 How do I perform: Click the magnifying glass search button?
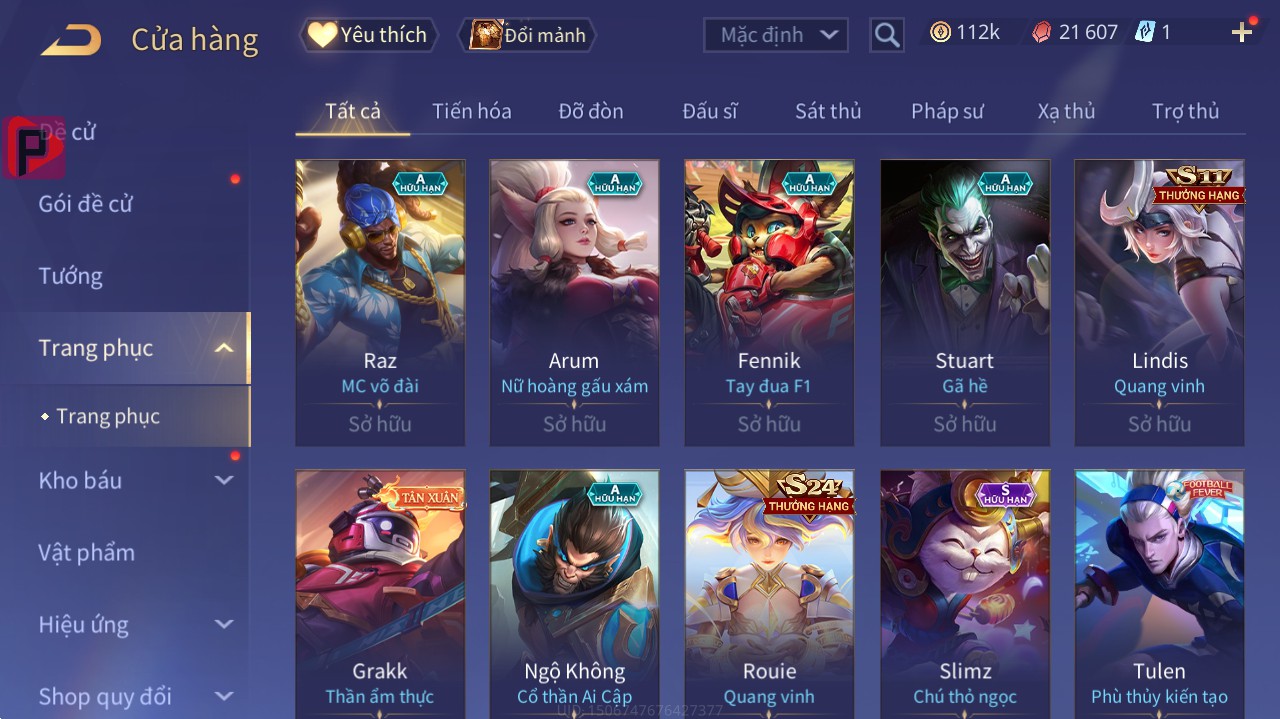[x=887, y=35]
